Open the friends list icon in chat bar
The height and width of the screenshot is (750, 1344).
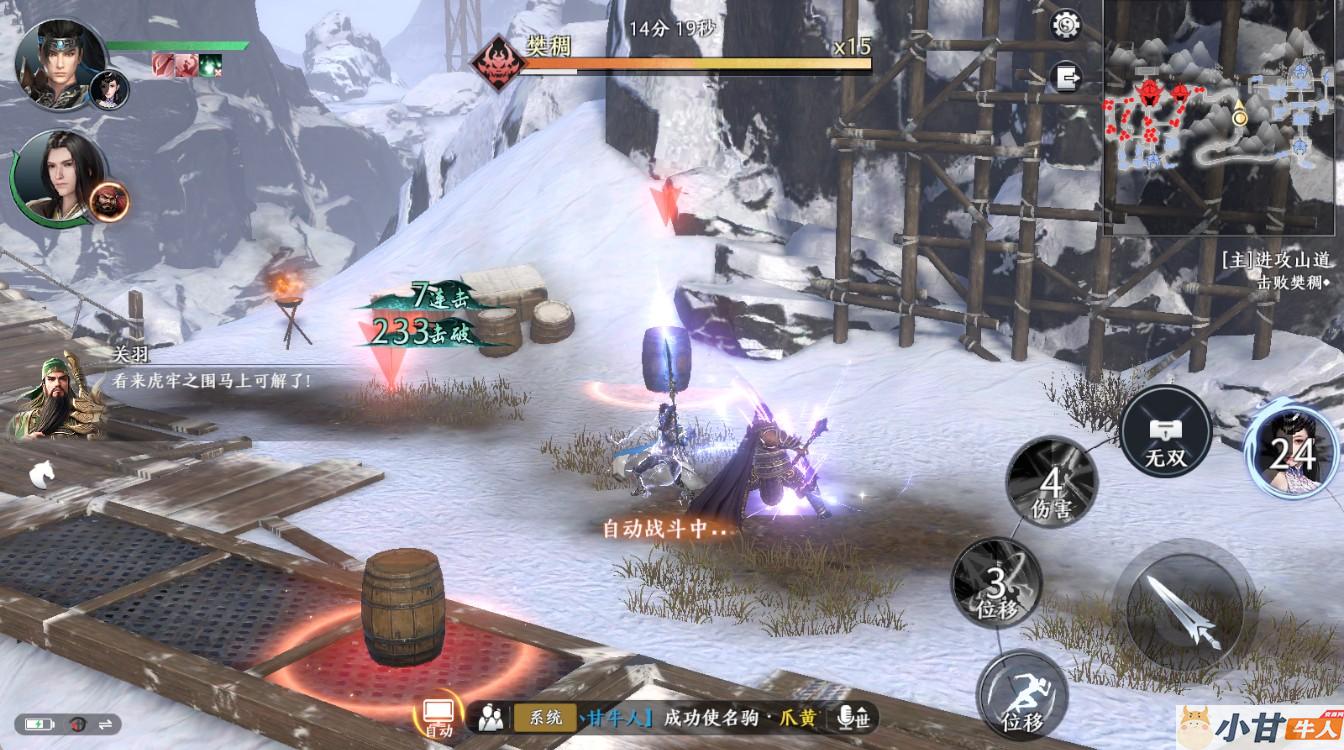490,716
